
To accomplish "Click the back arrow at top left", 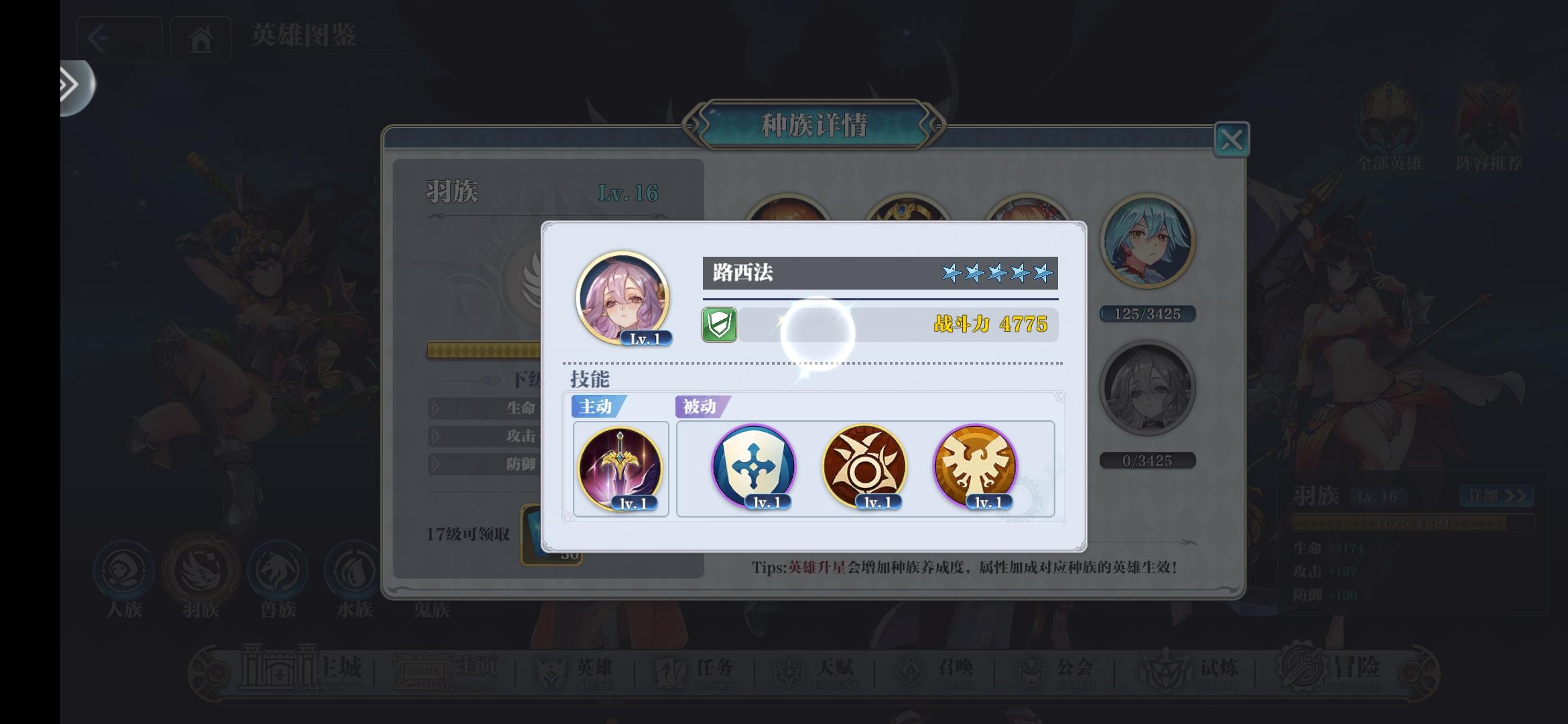I will (x=99, y=38).
